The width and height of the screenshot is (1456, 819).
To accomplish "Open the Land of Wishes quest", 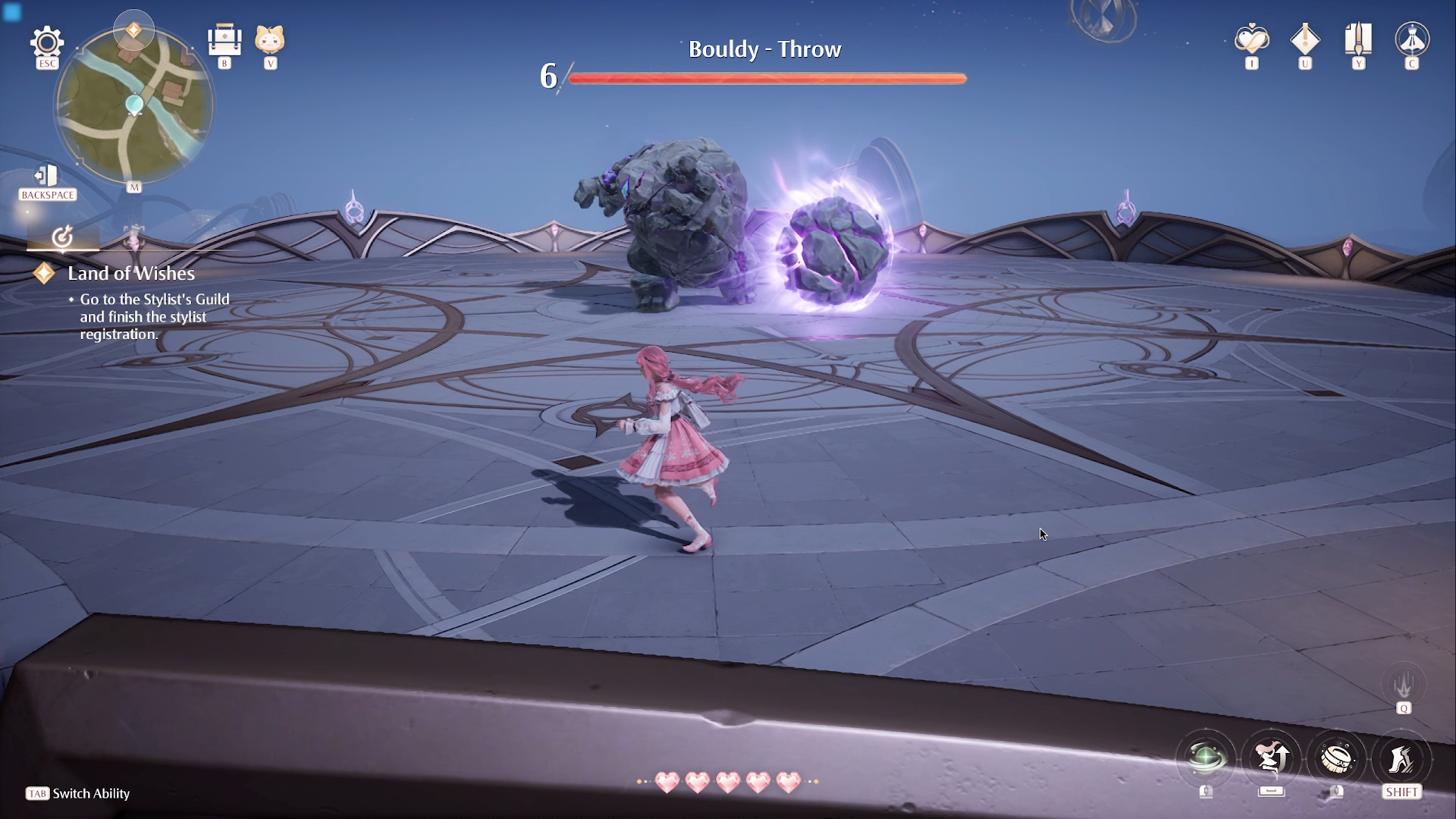I will pyautogui.click(x=131, y=274).
